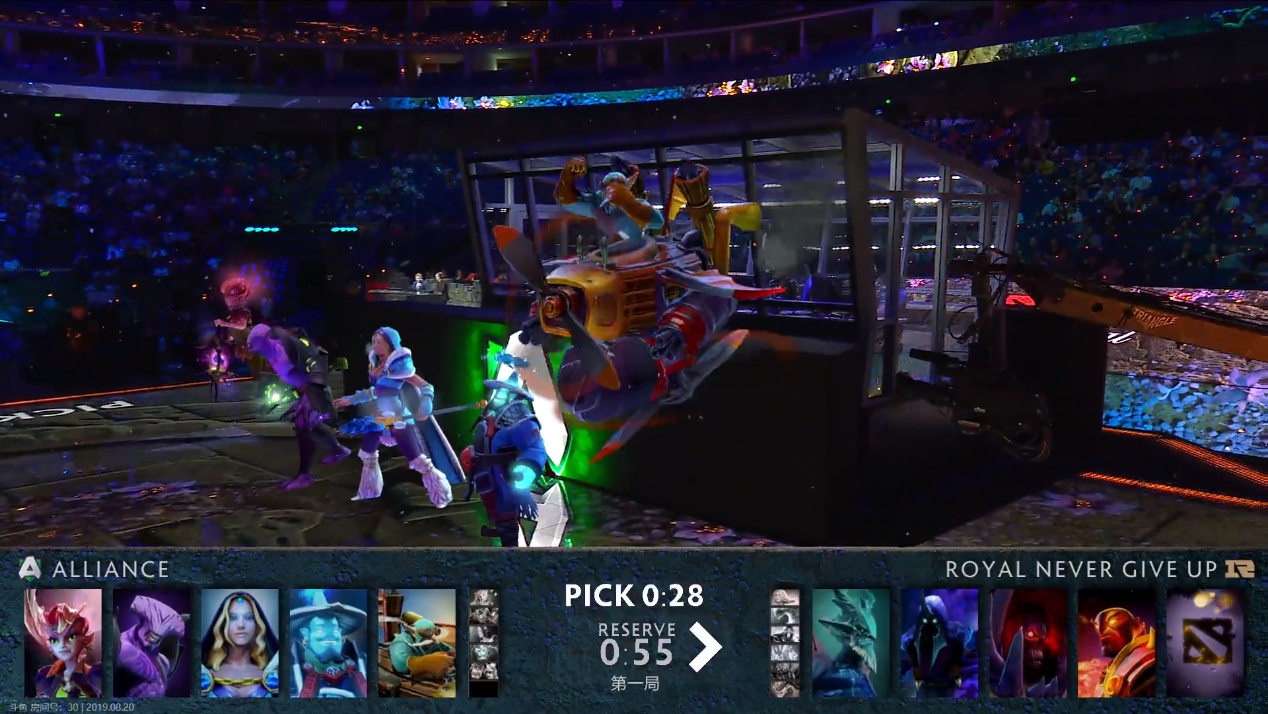Click the Alliance team logo
This screenshot has width=1268, height=714.
click(x=31, y=569)
